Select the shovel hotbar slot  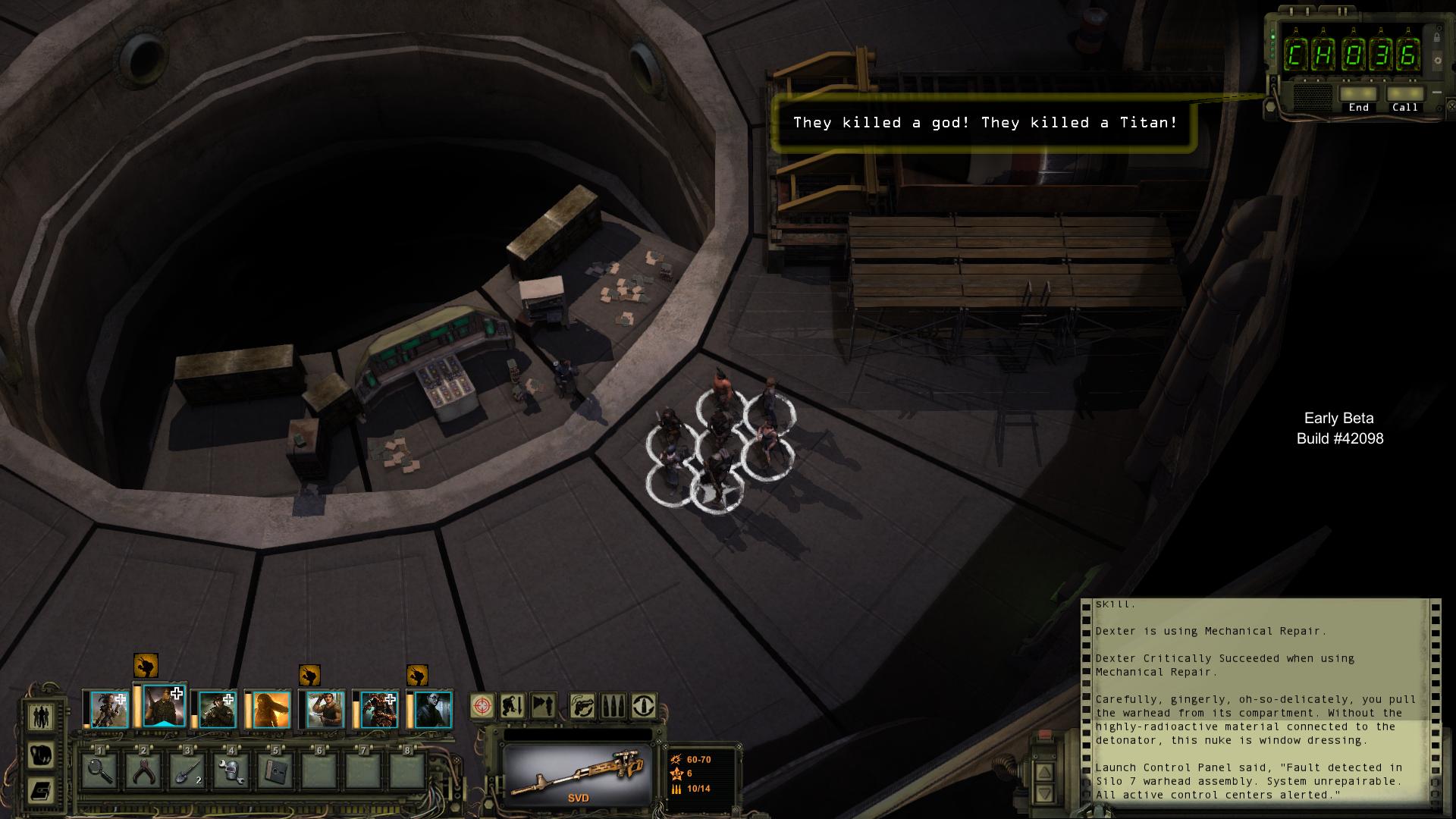point(187,771)
